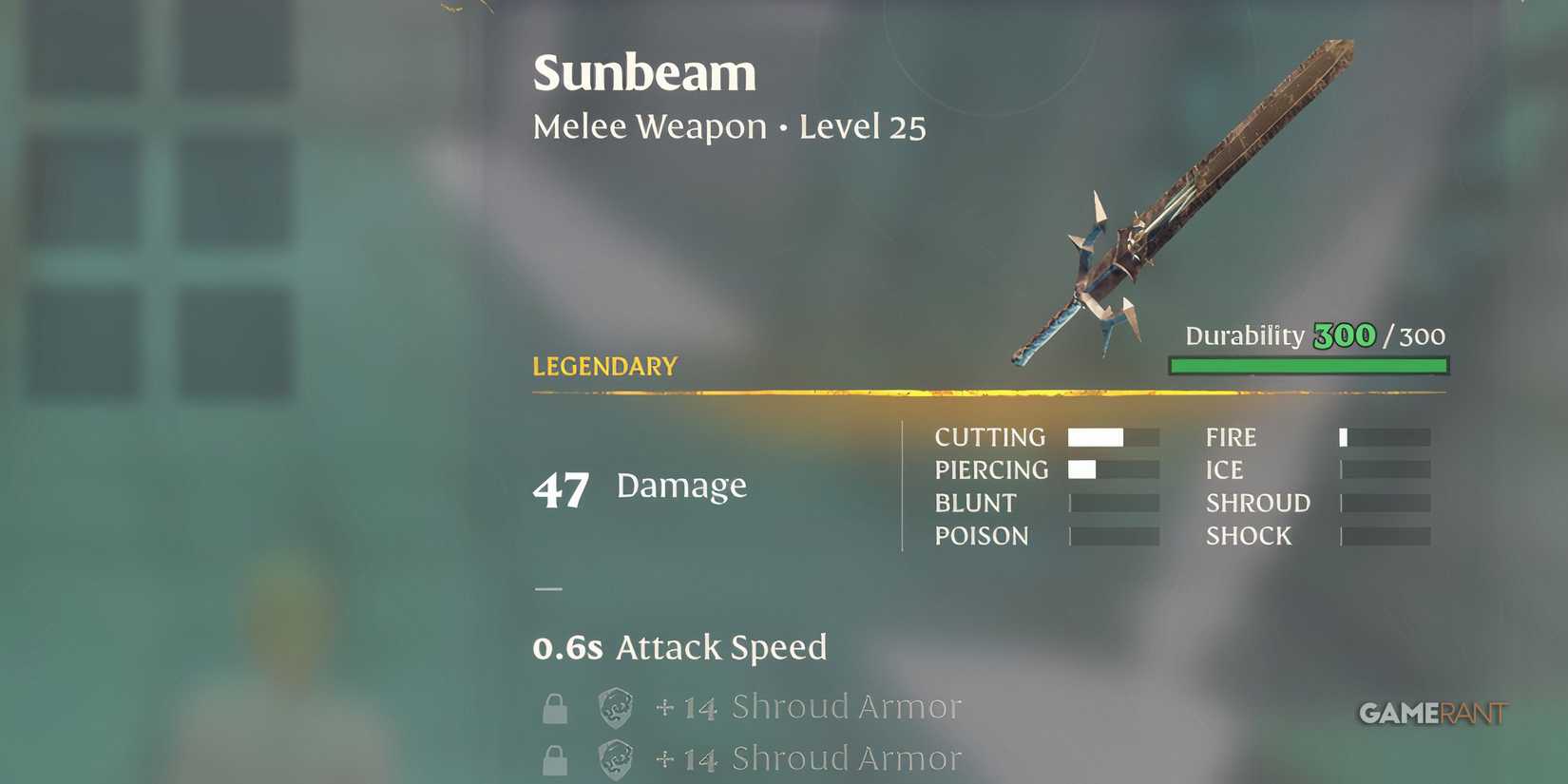Click the Cutting damage type label
The width and height of the screenshot is (1568, 784).
[989, 437]
